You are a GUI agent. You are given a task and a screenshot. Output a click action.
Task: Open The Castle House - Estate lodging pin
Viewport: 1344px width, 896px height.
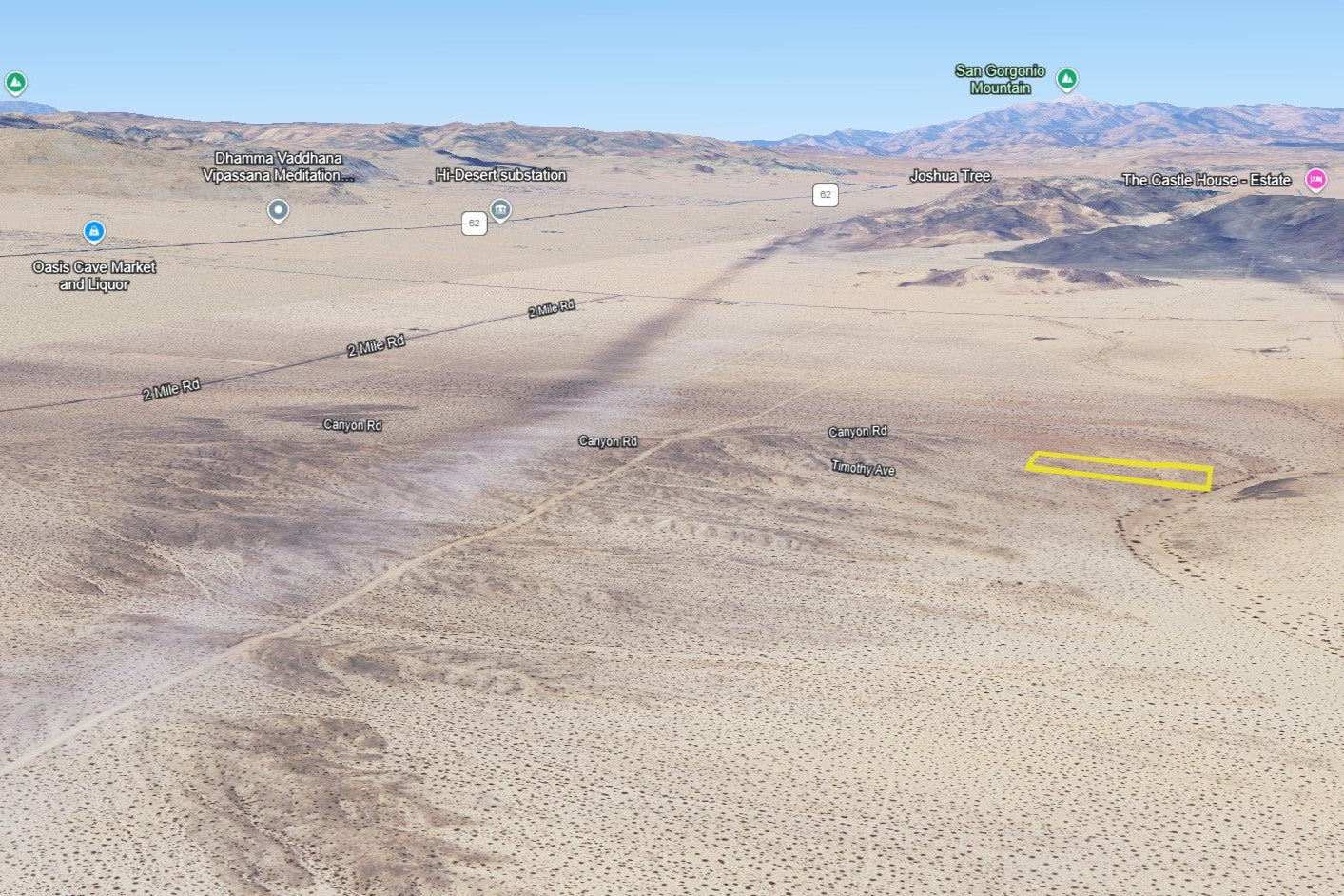click(x=1315, y=179)
